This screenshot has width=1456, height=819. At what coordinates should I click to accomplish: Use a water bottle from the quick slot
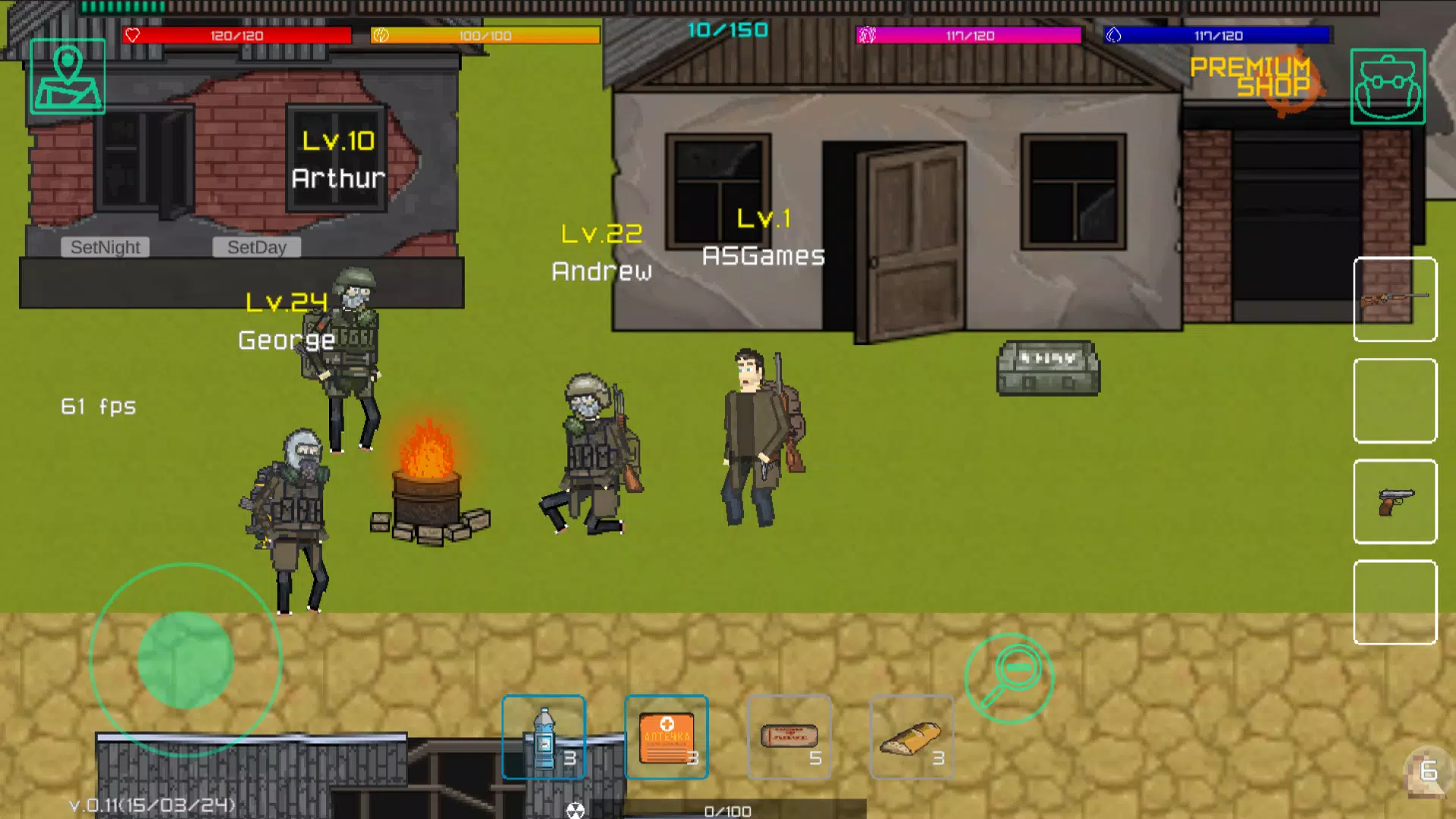544,736
